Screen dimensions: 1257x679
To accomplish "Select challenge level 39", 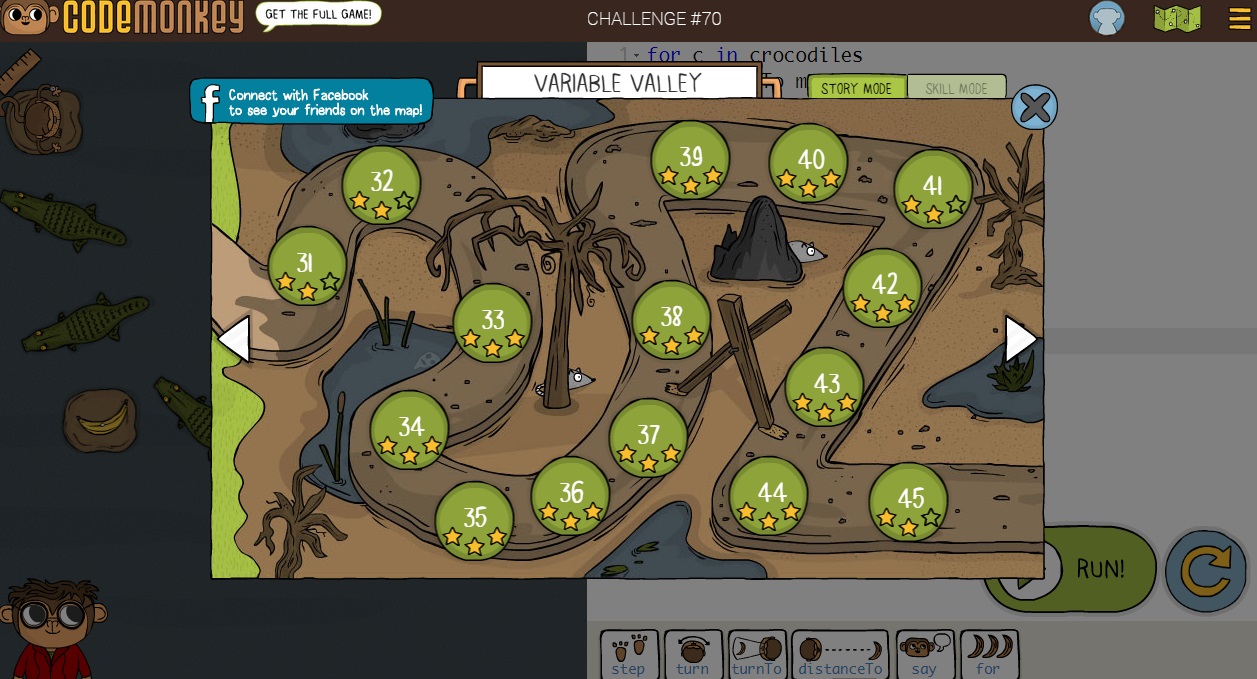I will 690,160.
